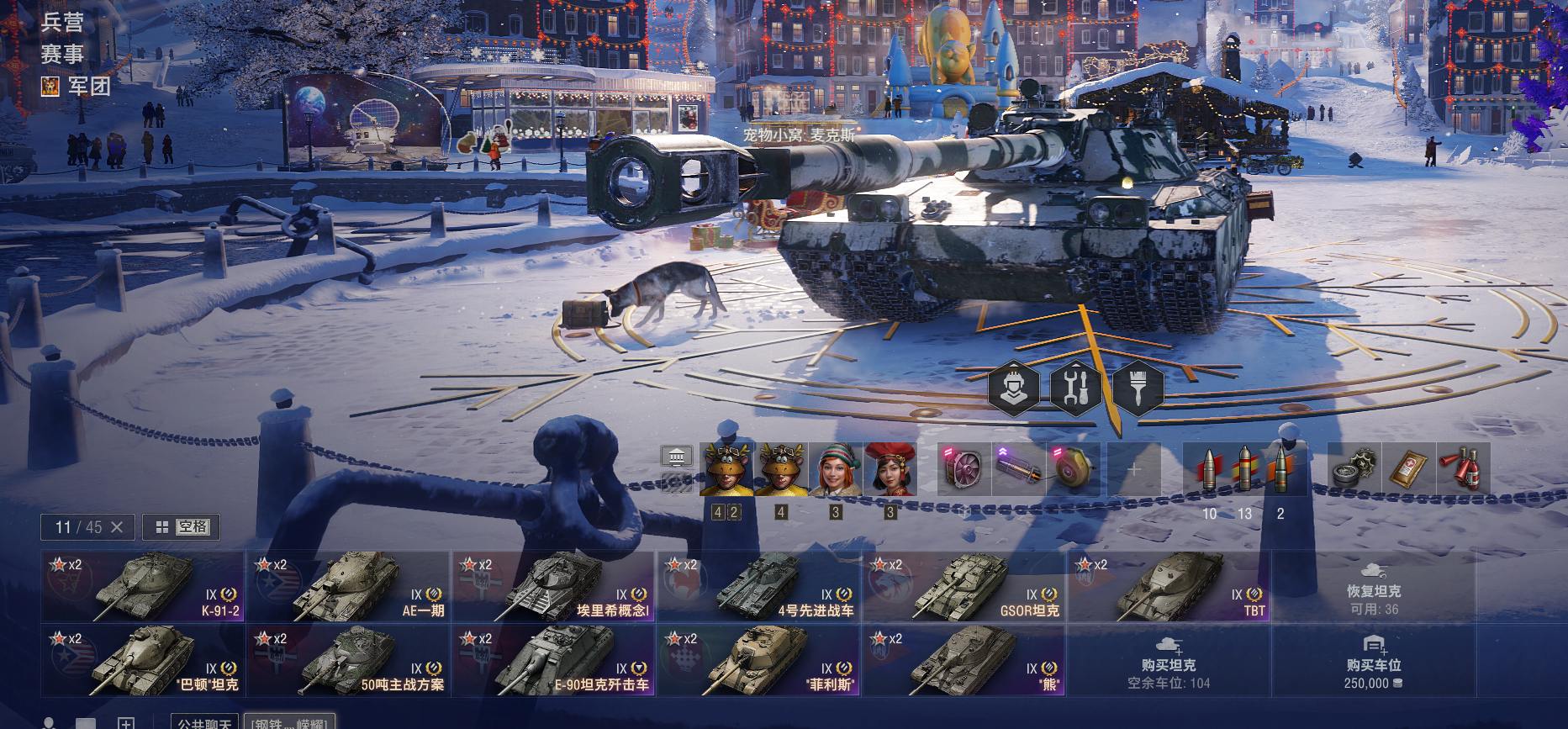1568x729 pixels.
Task: Clear the 11/45 tank filter with the X
Action: click(x=117, y=527)
